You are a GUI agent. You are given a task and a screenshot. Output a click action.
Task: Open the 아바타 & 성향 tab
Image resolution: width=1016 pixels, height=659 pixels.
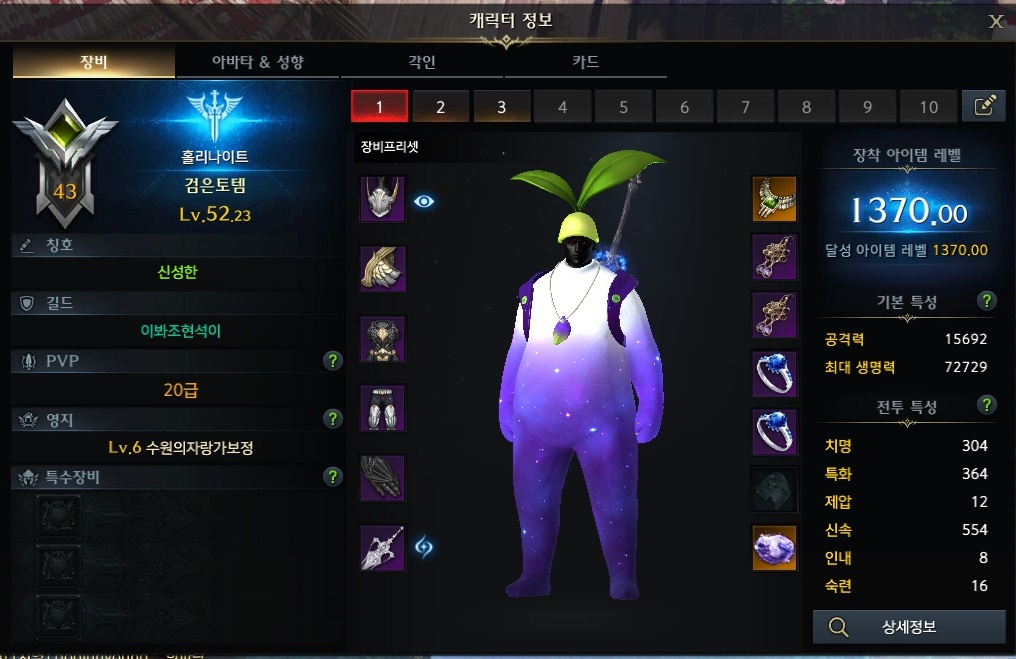[258, 62]
